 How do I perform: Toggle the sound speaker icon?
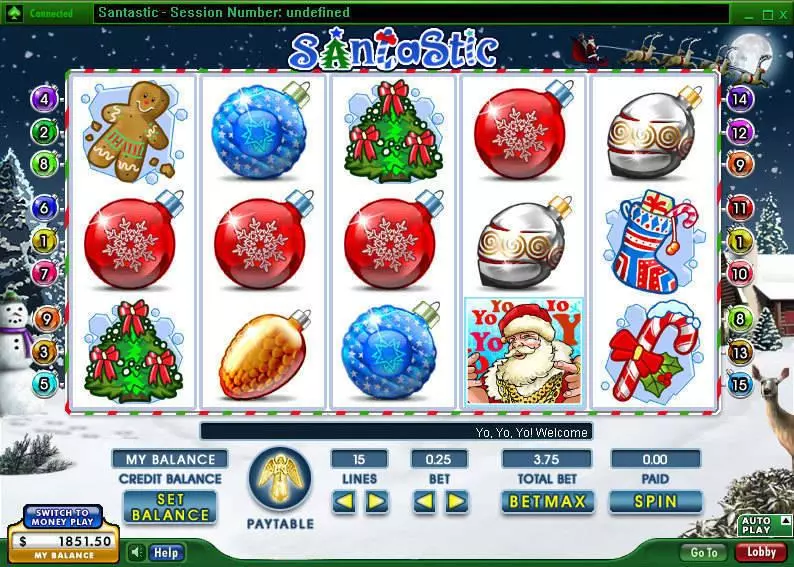137,552
